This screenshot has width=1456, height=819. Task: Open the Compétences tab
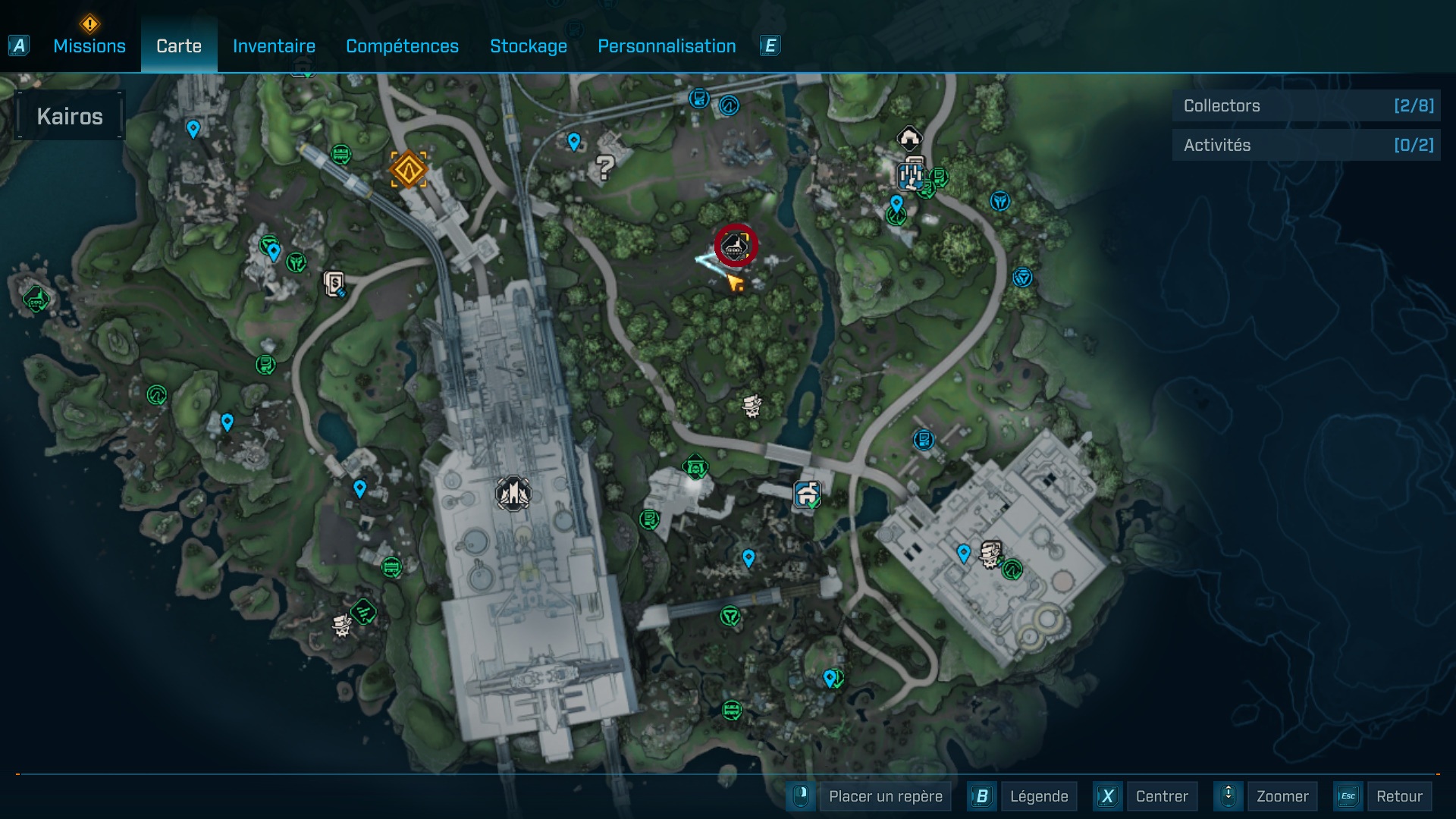pyautogui.click(x=402, y=46)
